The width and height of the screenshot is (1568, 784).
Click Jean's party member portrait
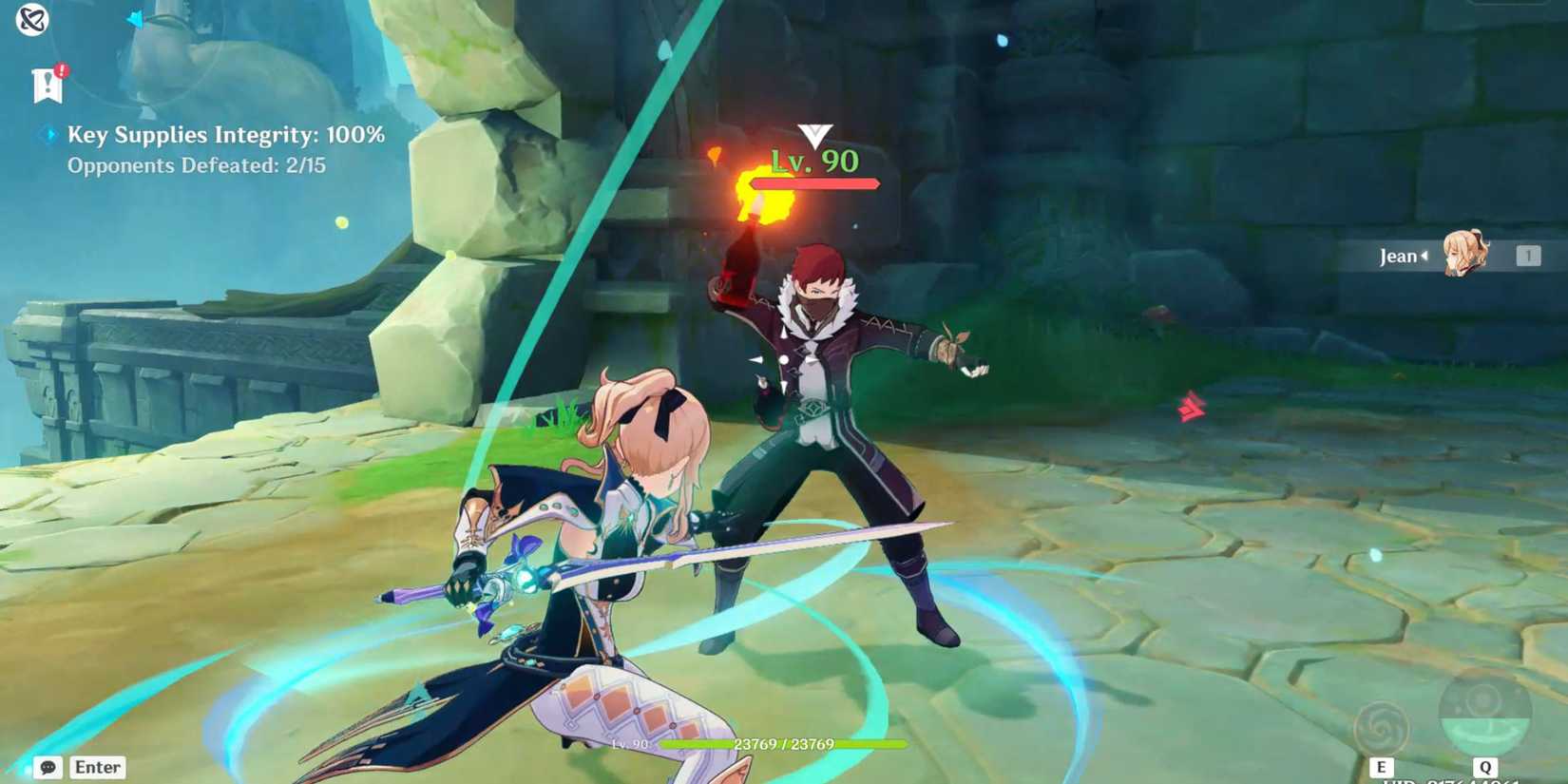[x=1468, y=255]
